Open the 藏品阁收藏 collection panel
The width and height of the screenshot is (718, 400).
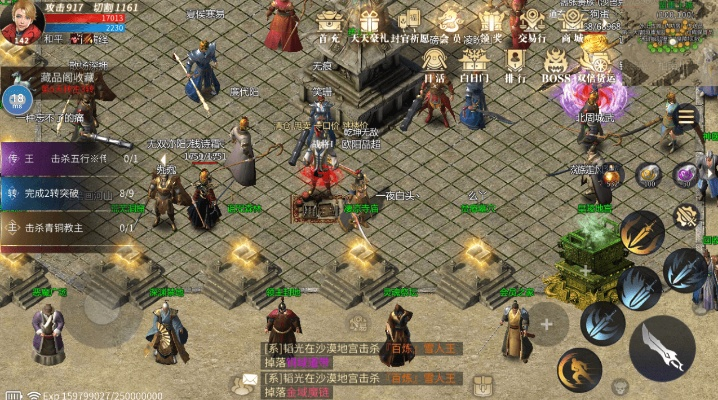click(x=66, y=78)
